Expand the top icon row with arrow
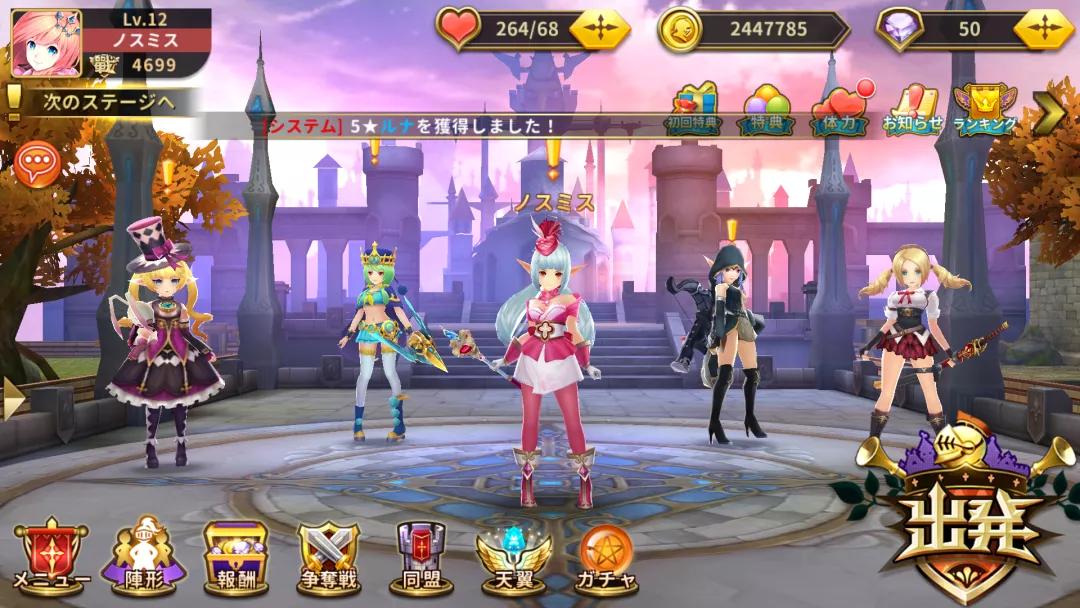The width and height of the screenshot is (1080, 608). pos(1048,112)
